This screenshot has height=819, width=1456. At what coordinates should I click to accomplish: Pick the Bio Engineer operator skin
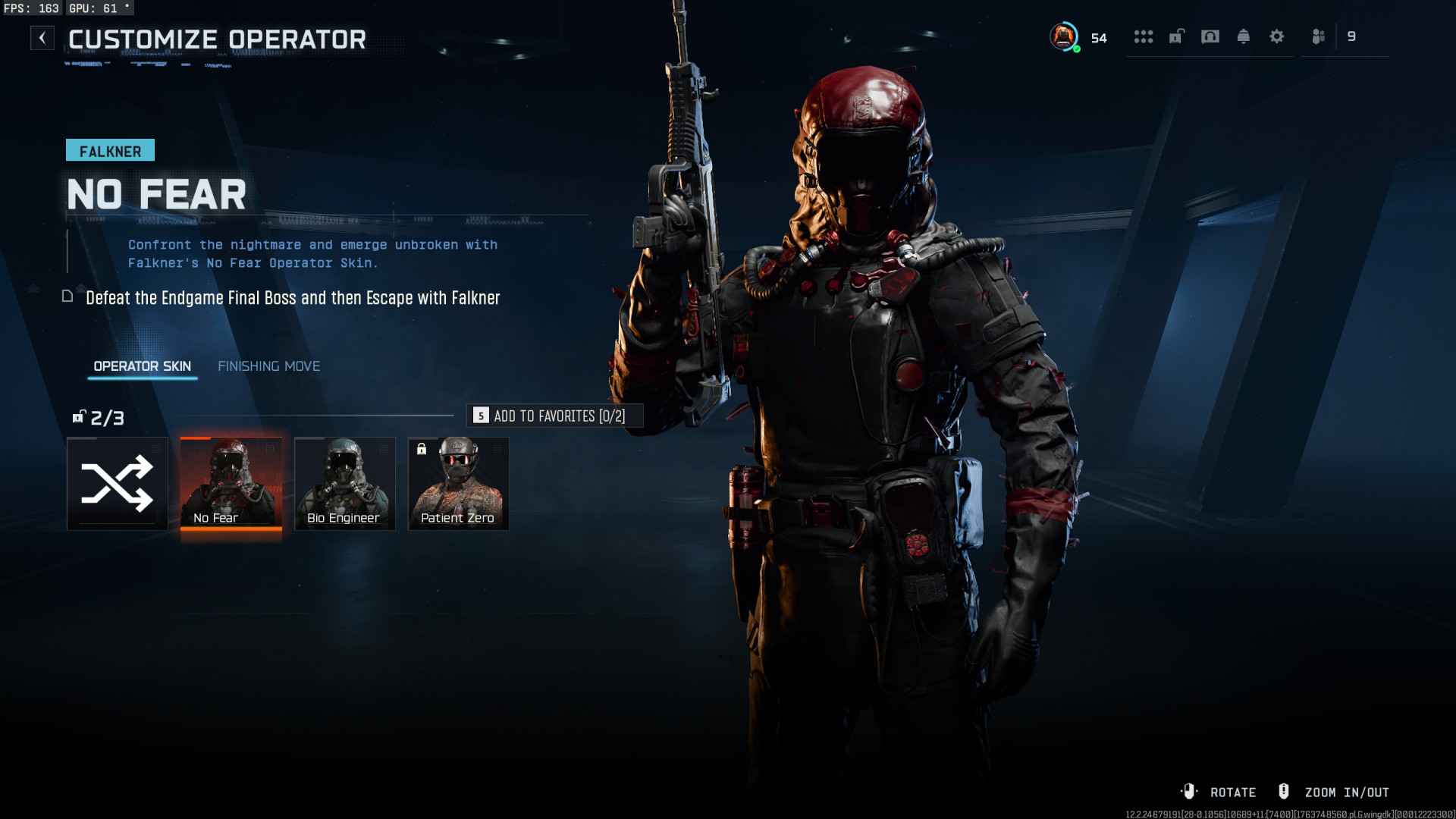tap(344, 484)
